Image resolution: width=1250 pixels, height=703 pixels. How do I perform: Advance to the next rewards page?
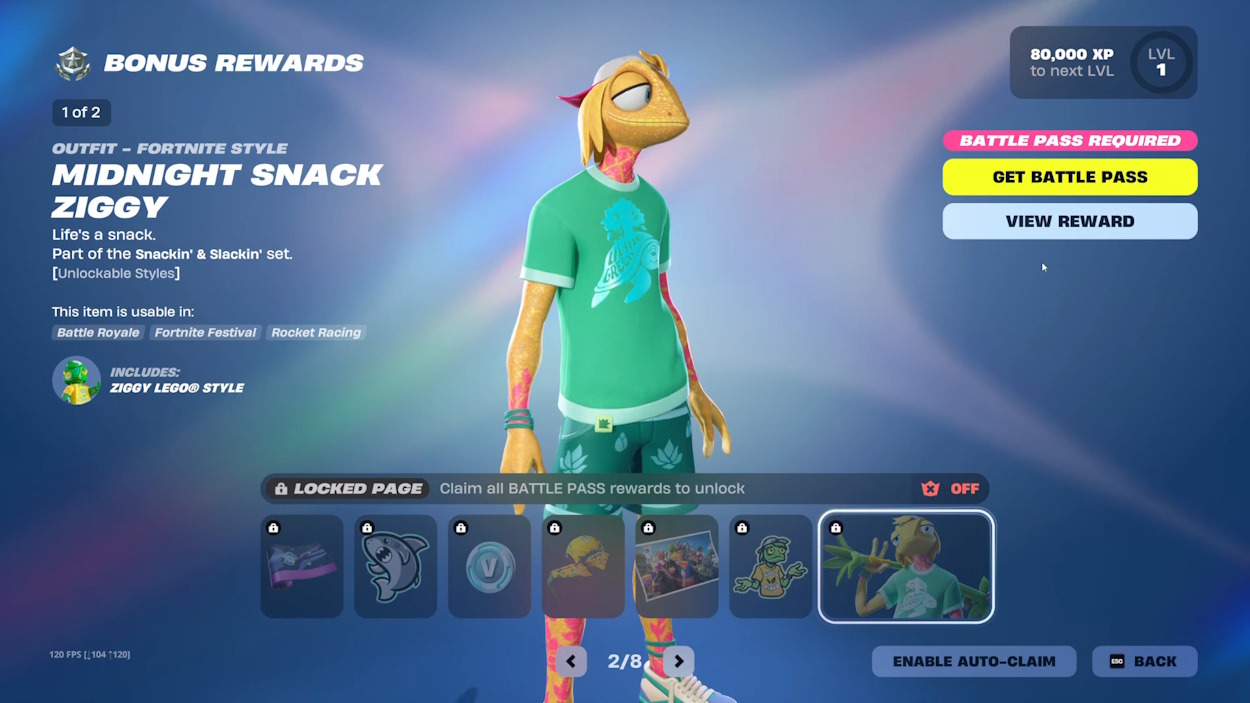[678, 661]
